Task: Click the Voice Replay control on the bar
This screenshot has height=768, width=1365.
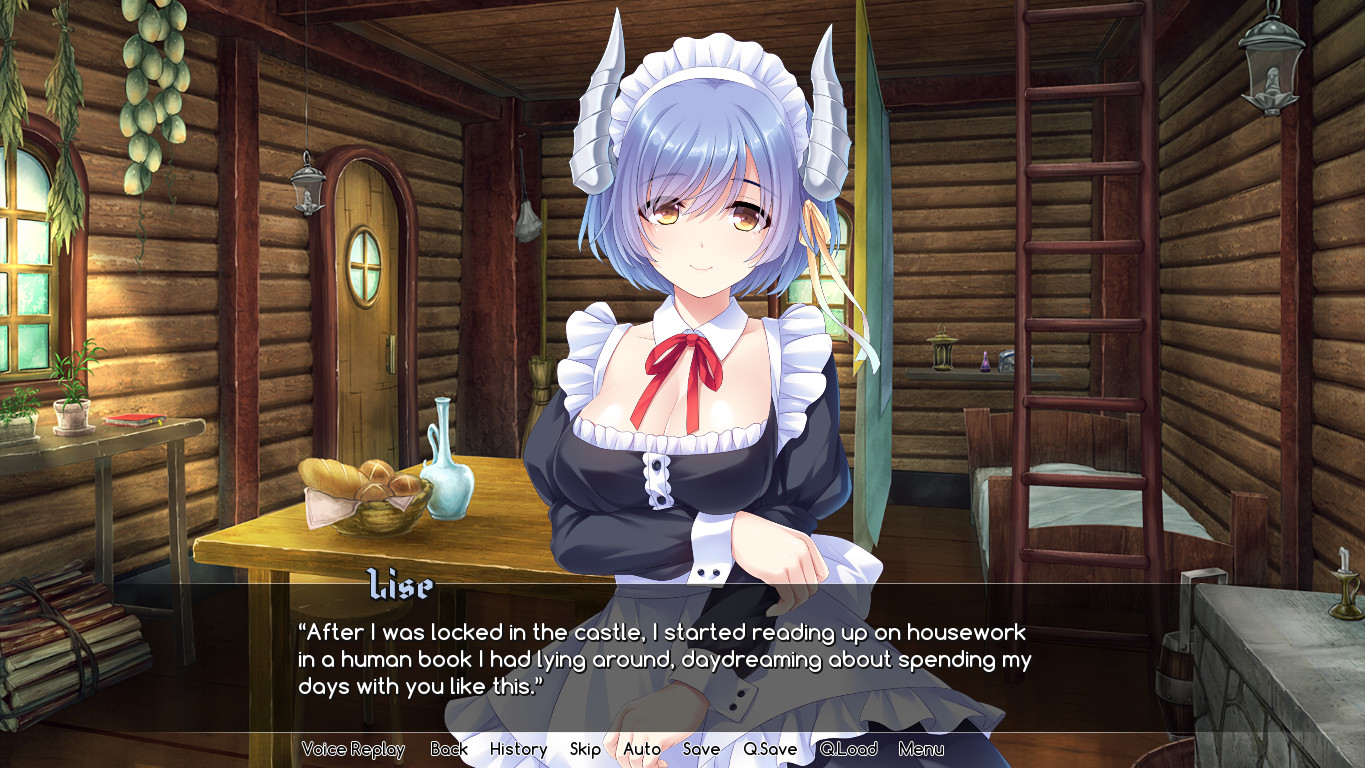Action: [x=352, y=749]
